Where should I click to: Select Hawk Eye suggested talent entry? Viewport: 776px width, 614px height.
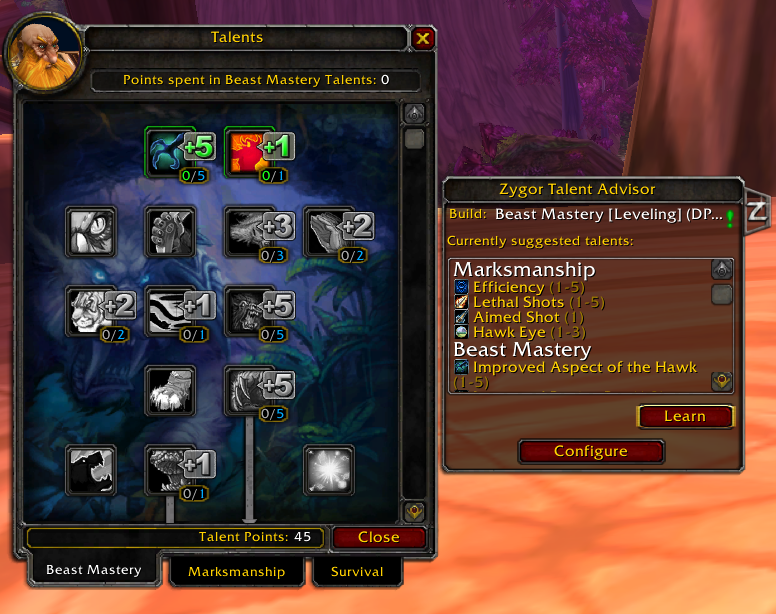pos(509,332)
